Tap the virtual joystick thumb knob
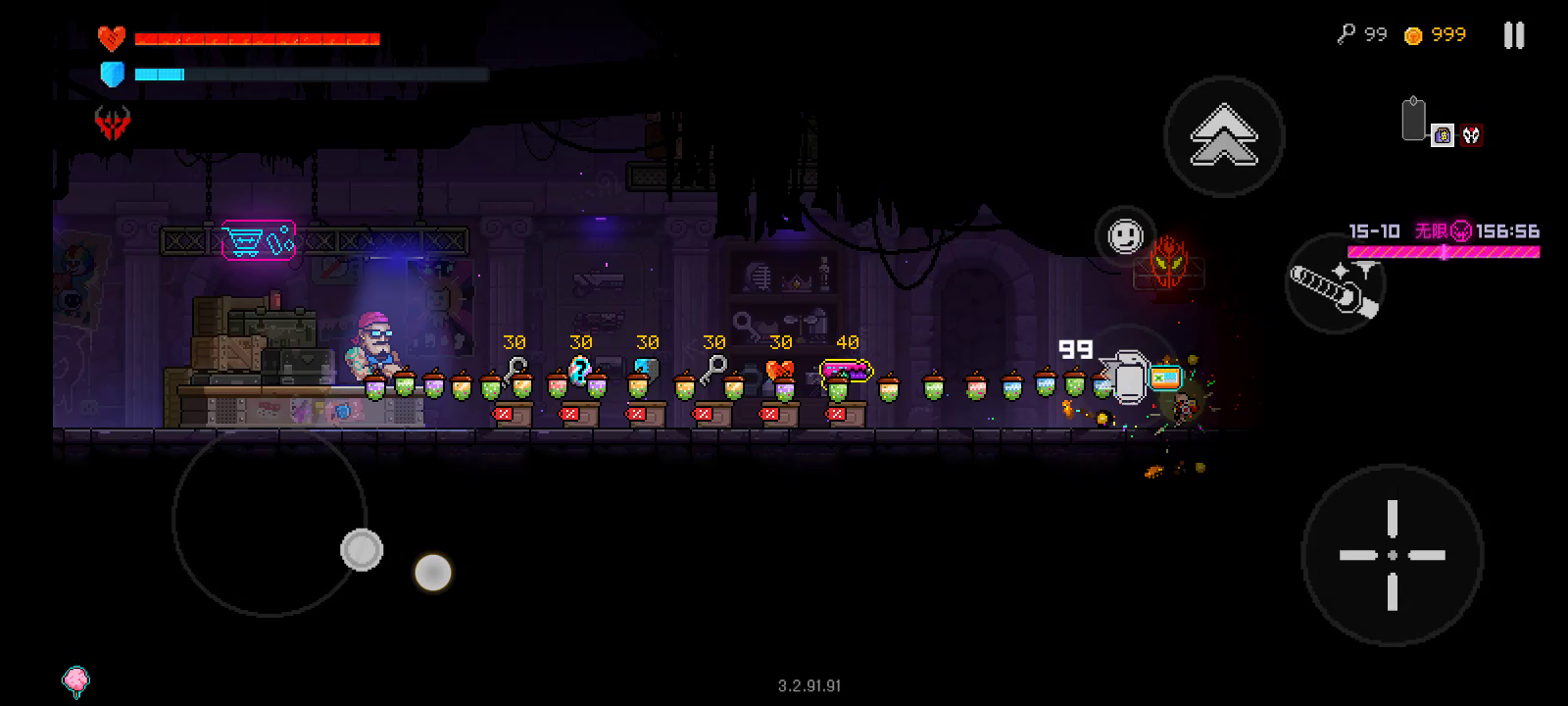Viewport: 1568px width, 706px height. (362, 549)
